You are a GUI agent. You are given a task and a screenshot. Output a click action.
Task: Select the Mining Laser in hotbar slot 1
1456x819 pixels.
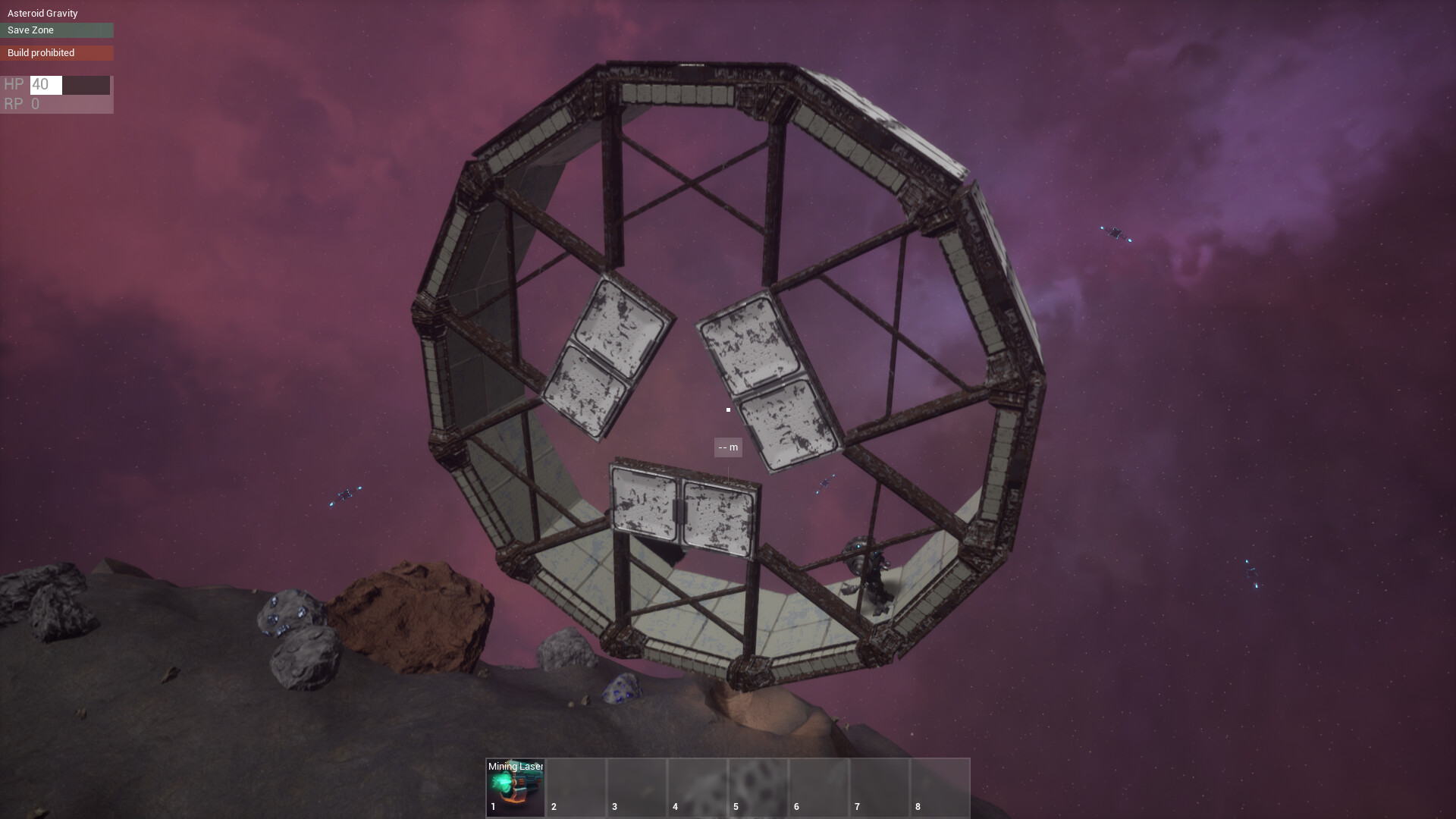[514, 787]
